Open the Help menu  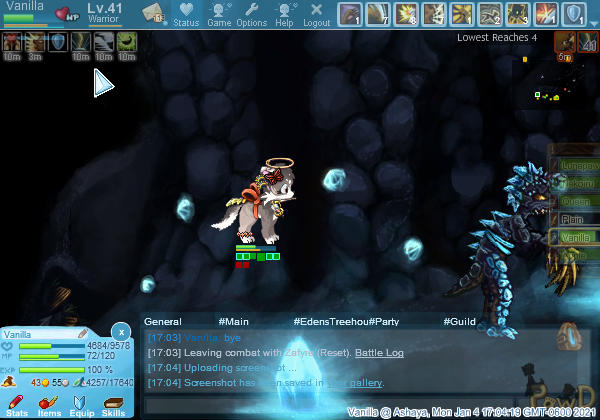click(x=284, y=14)
